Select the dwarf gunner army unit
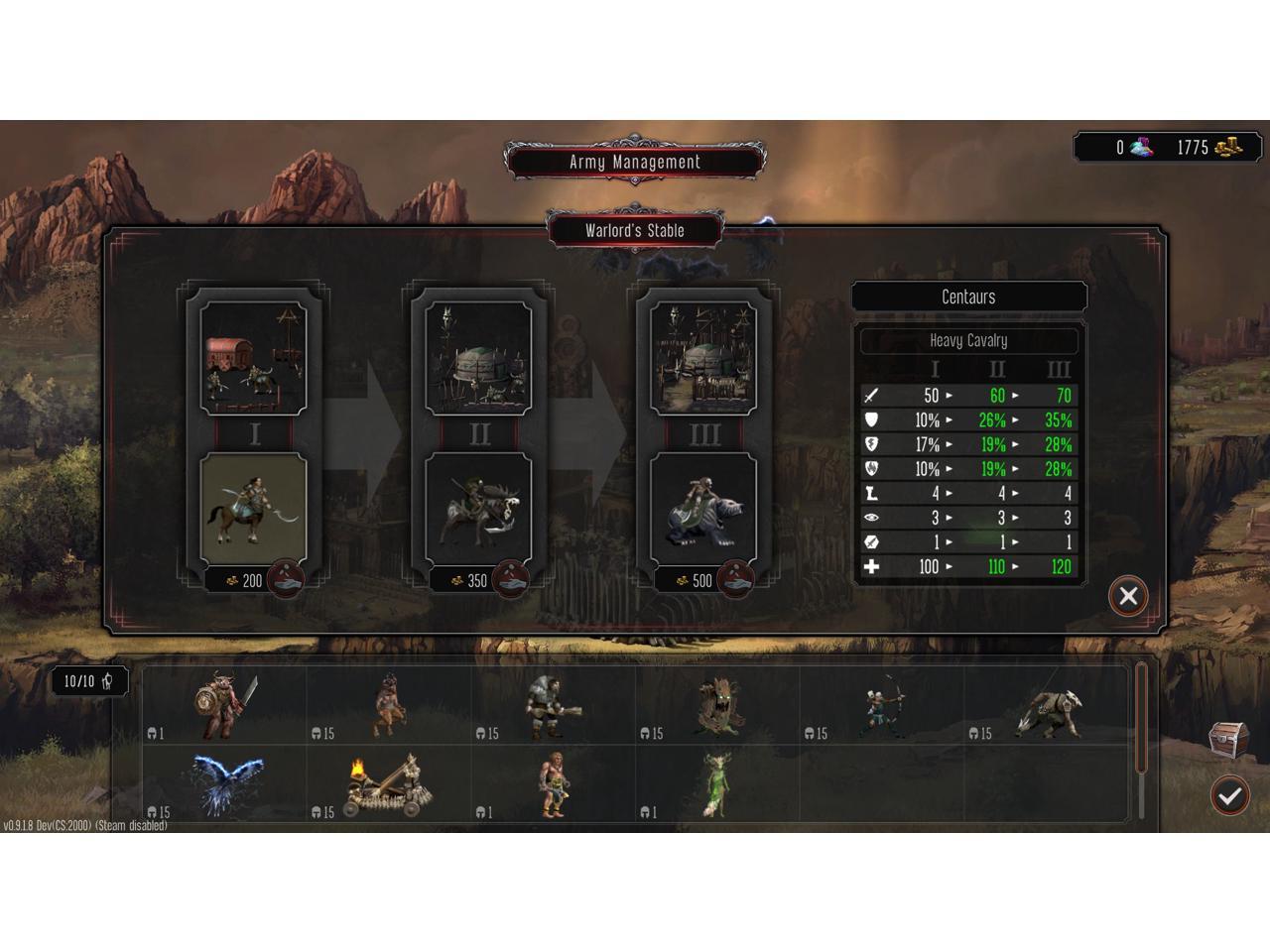This screenshot has width=1270, height=952. tap(551, 706)
